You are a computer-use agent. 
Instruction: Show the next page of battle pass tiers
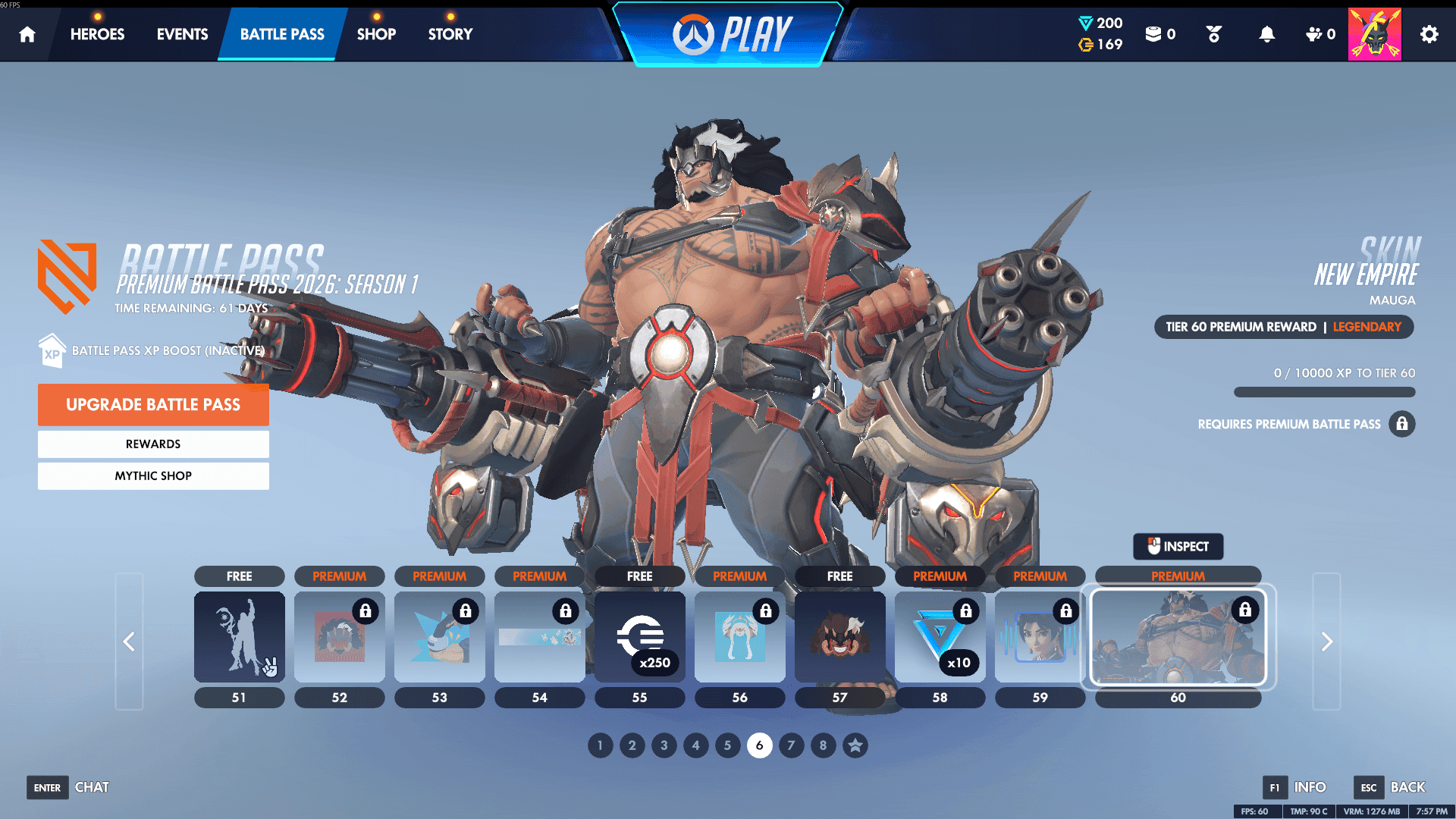tap(1326, 642)
